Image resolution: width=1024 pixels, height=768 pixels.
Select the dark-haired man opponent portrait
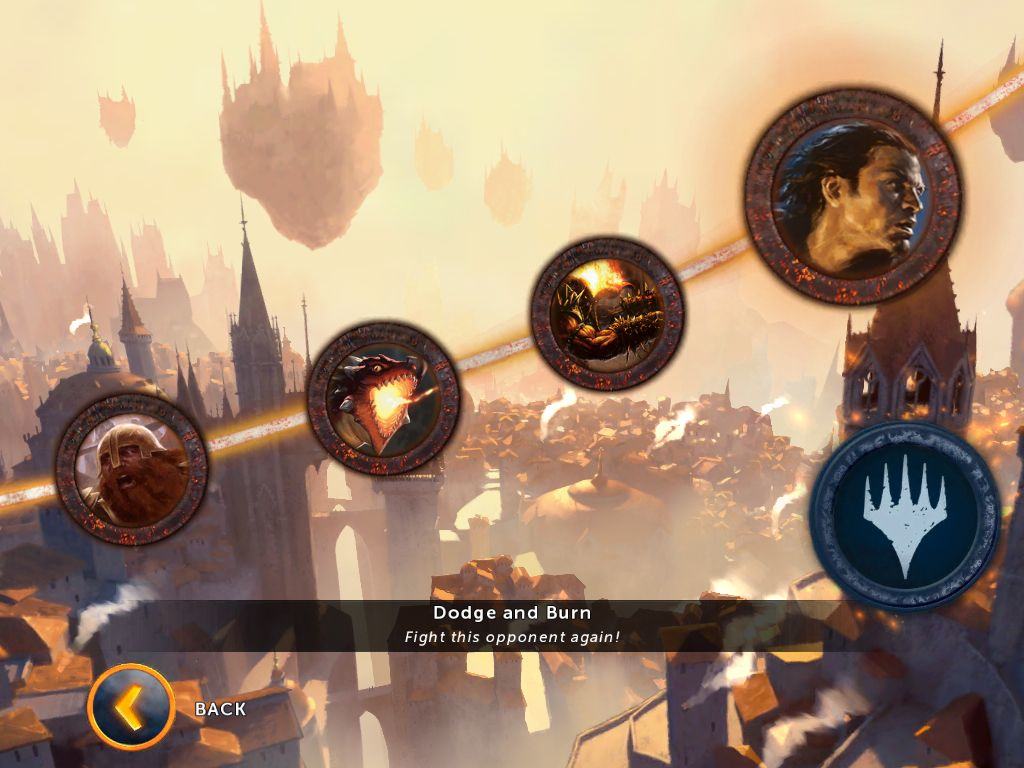[853, 196]
